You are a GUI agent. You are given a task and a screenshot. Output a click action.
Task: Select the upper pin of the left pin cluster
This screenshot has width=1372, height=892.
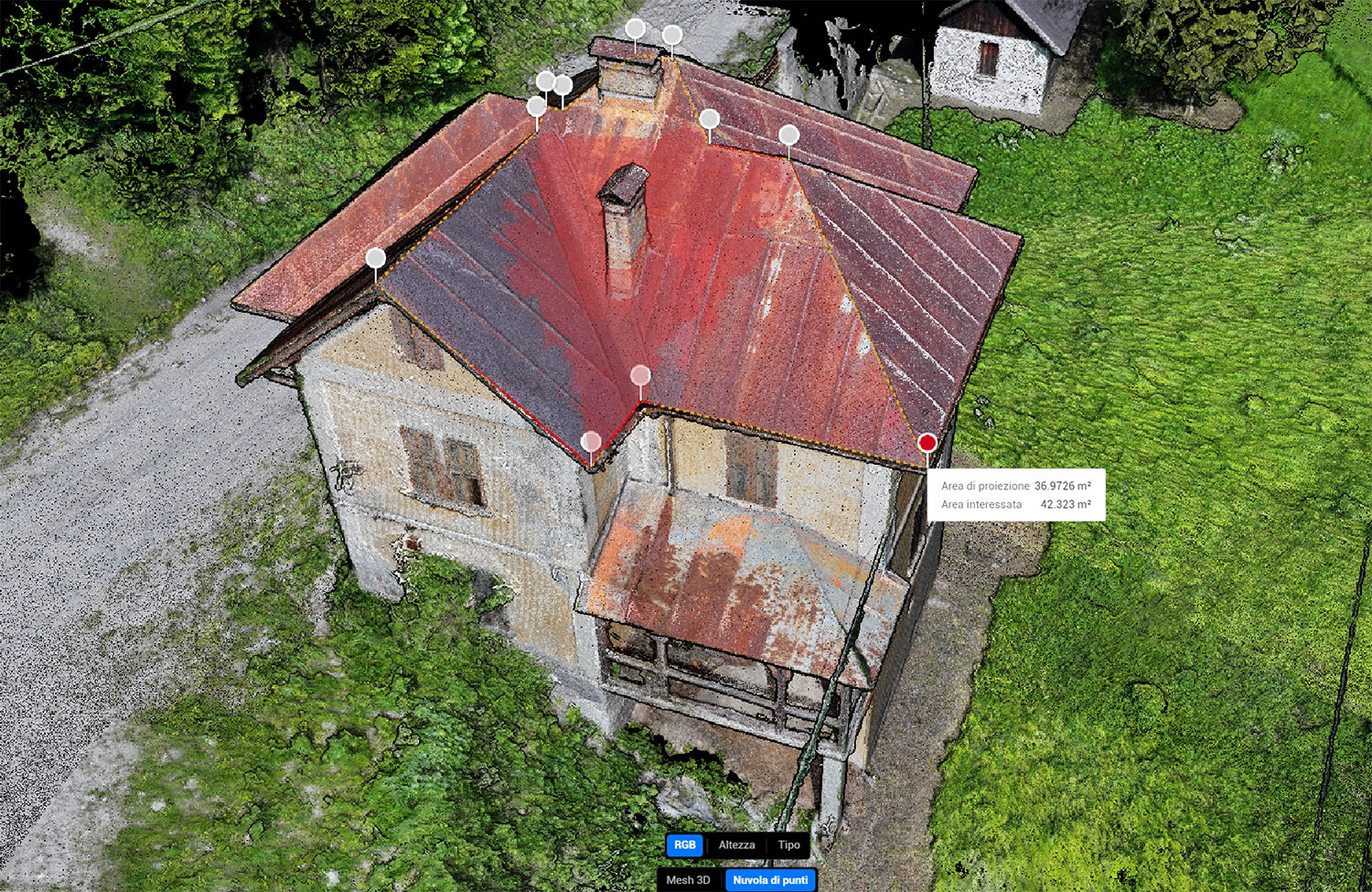[545, 81]
